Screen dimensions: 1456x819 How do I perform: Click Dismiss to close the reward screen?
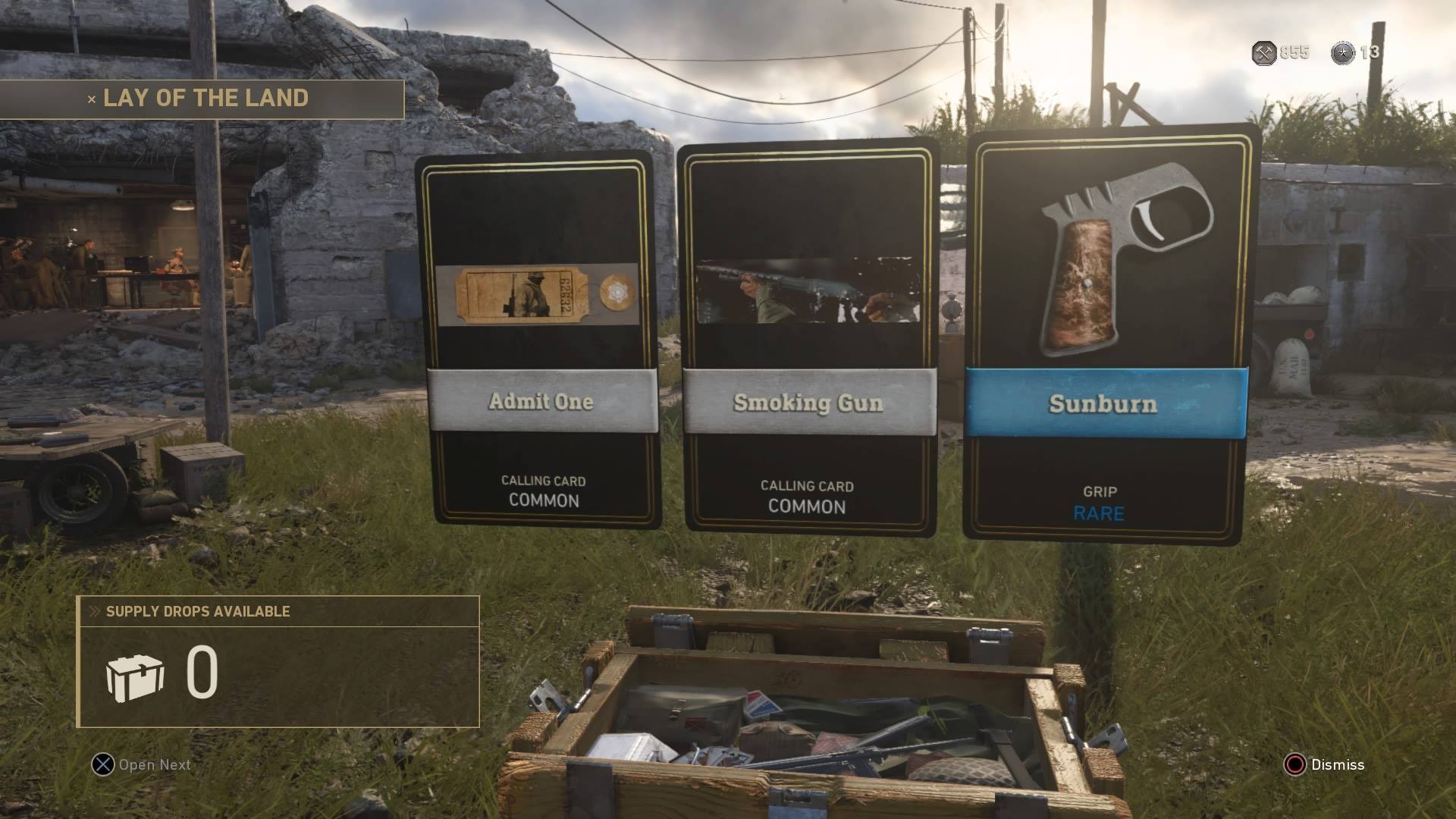(x=1337, y=765)
